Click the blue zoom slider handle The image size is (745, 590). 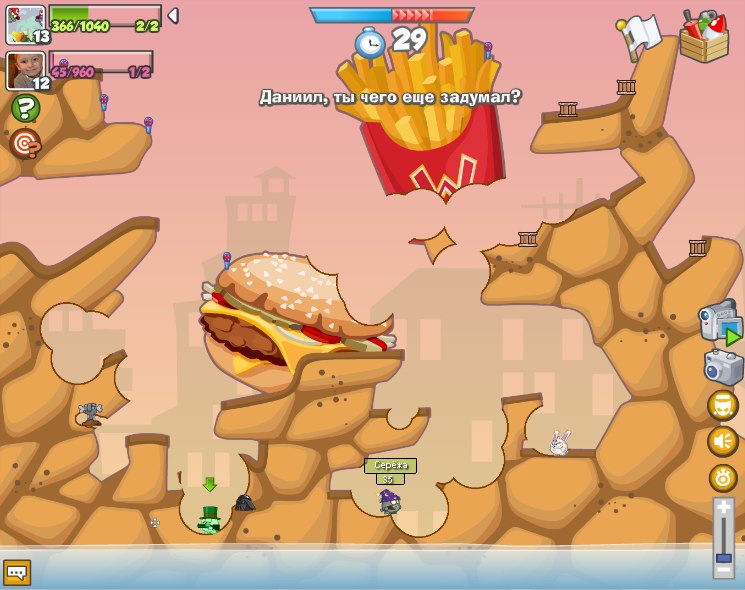723,556
